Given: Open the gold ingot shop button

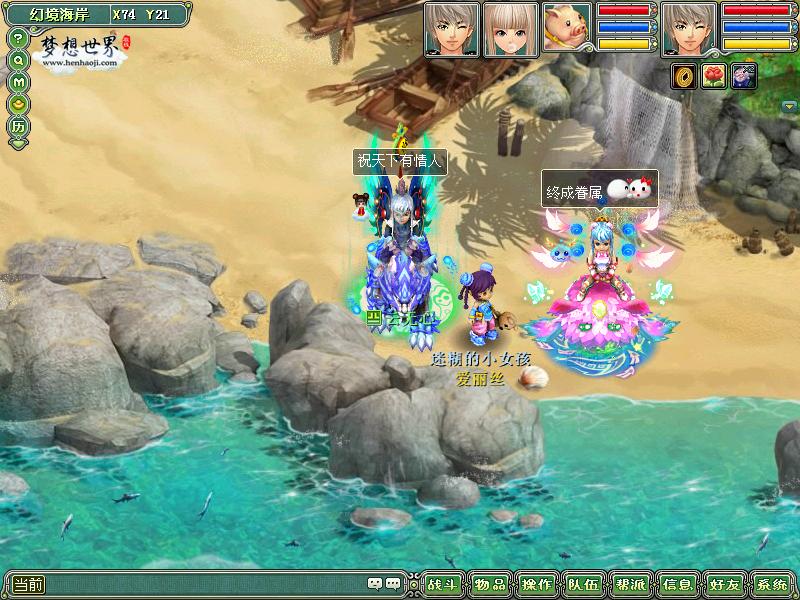Looking at the screenshot, I should coord(18,103).
